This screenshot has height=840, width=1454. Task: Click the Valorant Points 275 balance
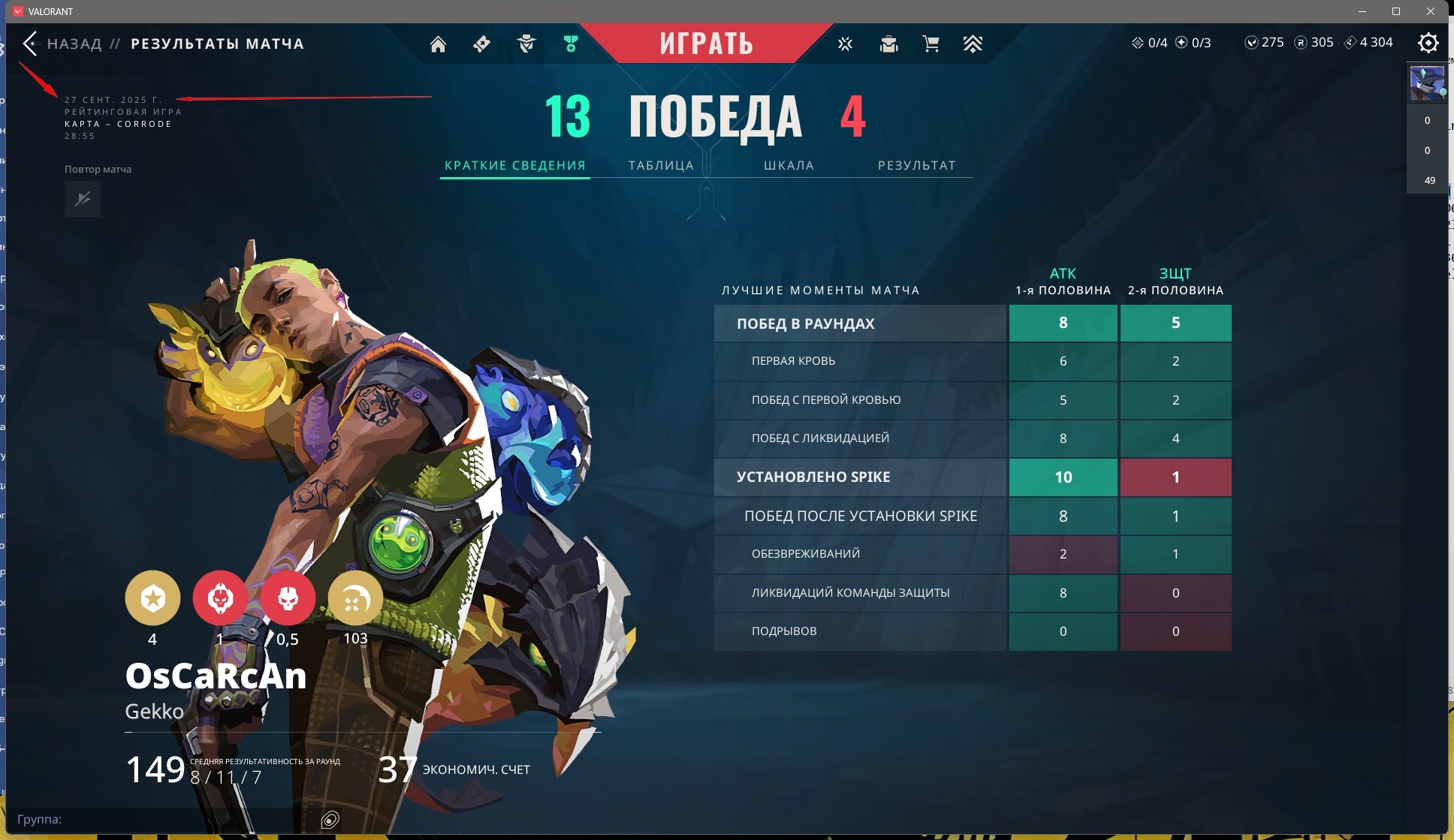1264,43
